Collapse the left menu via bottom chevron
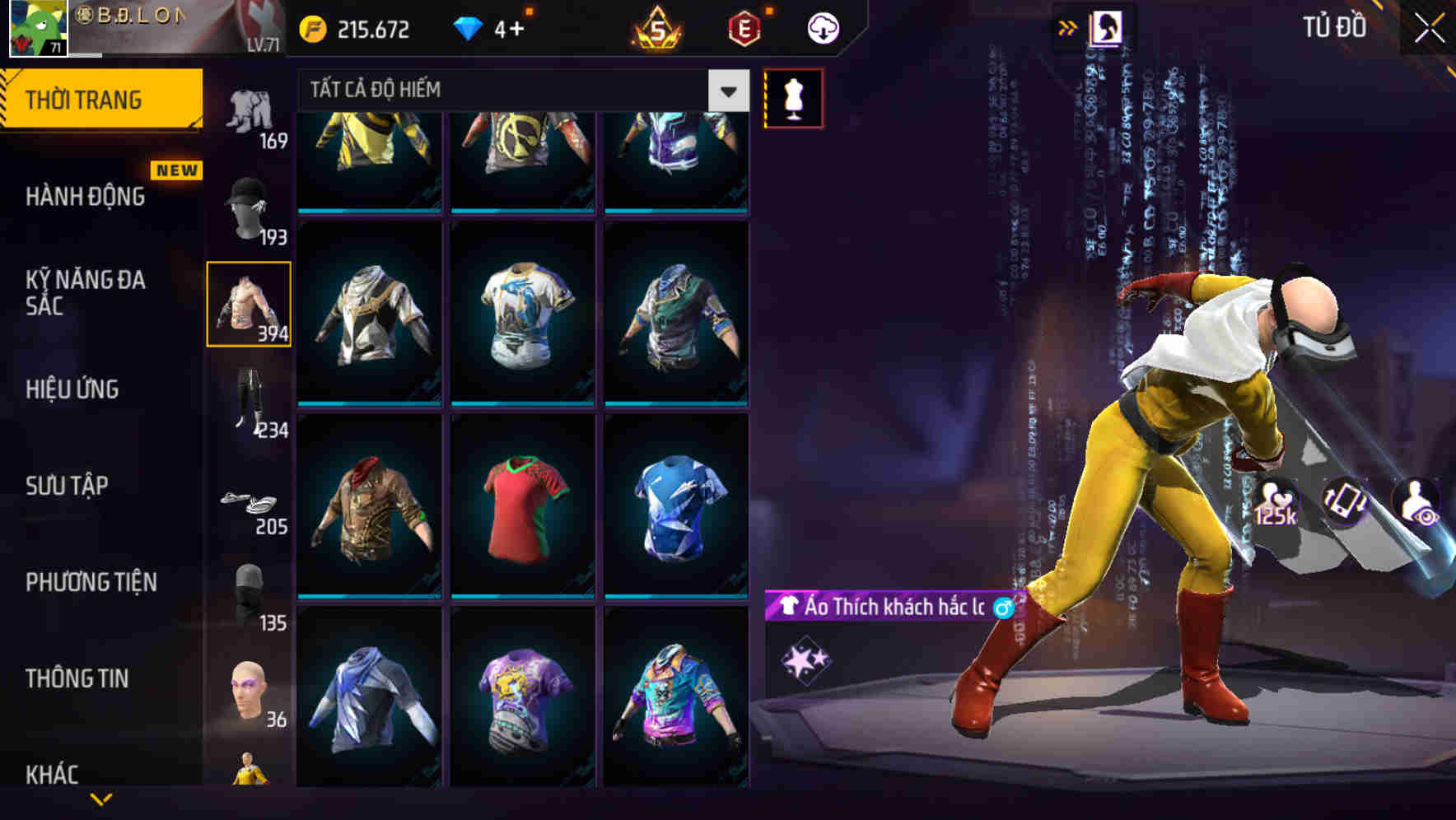 pos(100,800)
